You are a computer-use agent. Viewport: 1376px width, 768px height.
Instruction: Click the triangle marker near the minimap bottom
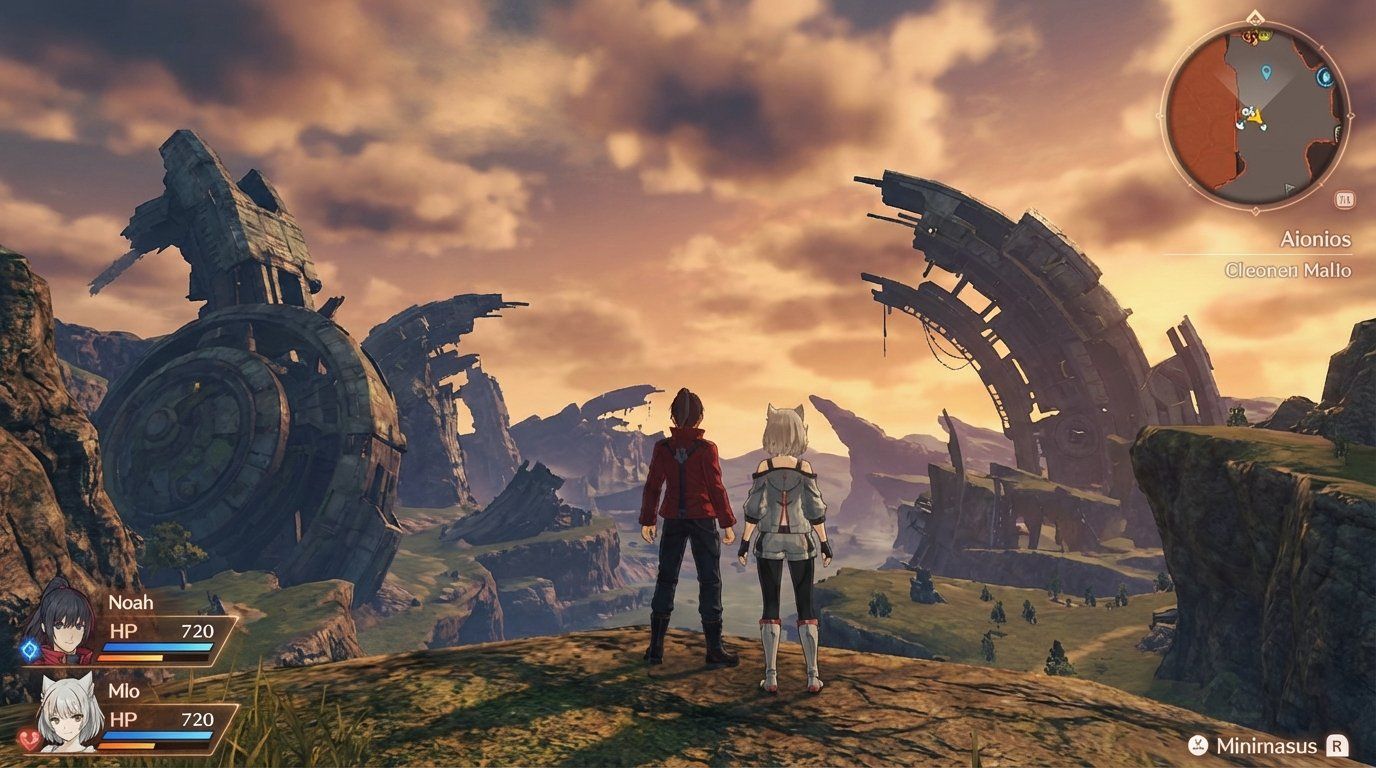(x=1288, y=186)
